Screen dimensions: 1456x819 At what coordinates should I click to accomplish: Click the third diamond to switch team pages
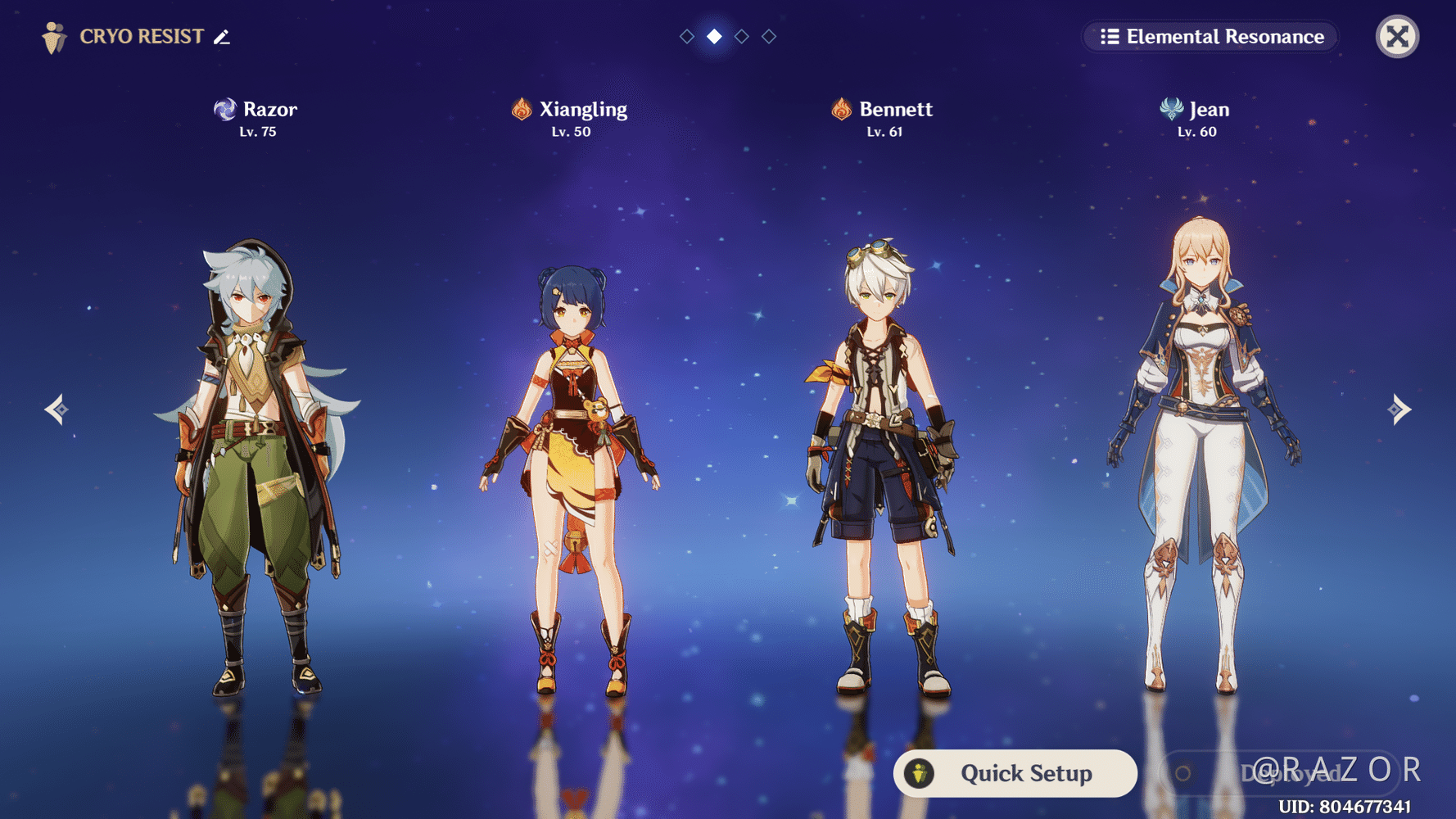(741, 36)
